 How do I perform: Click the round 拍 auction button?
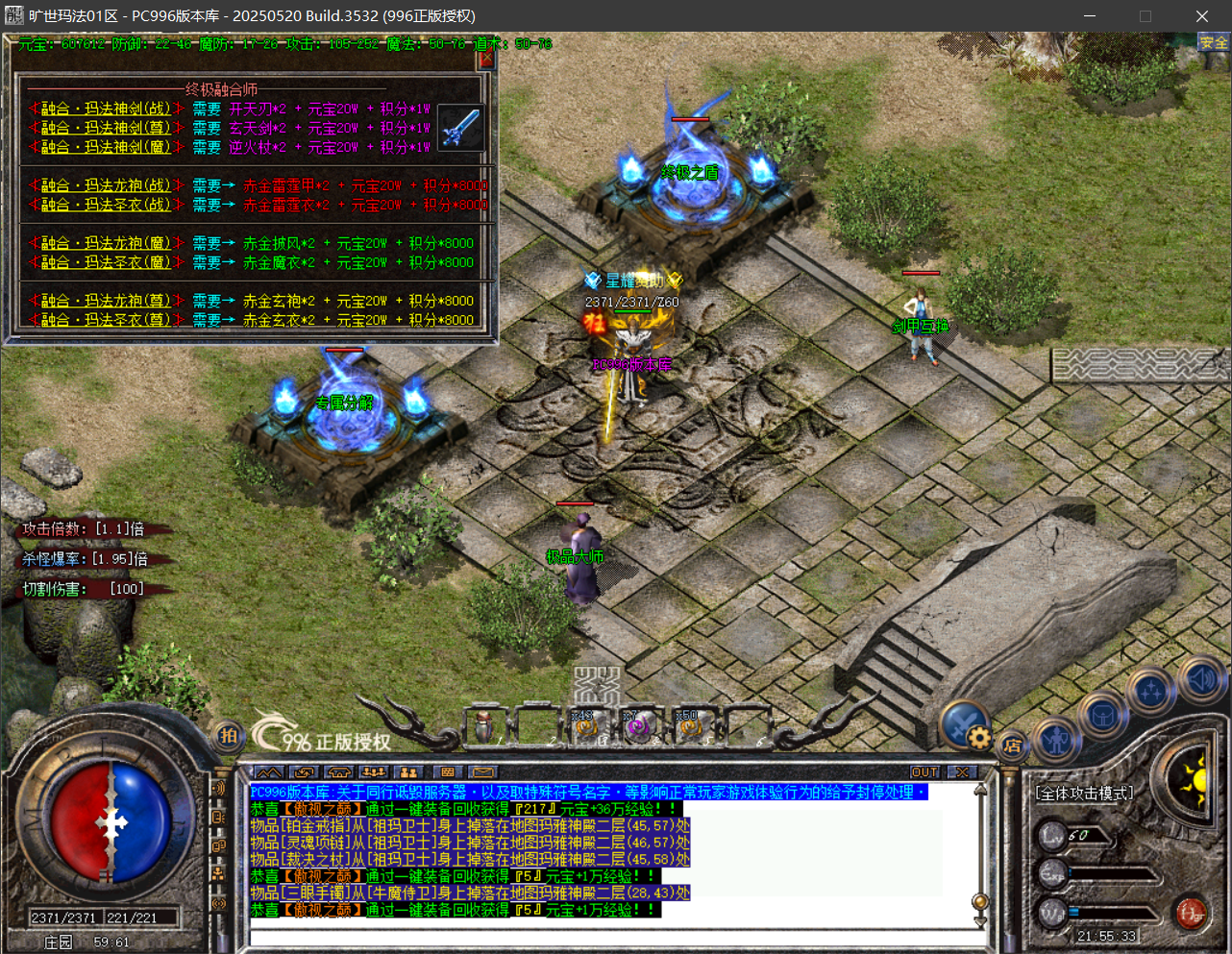pos(228,736)
